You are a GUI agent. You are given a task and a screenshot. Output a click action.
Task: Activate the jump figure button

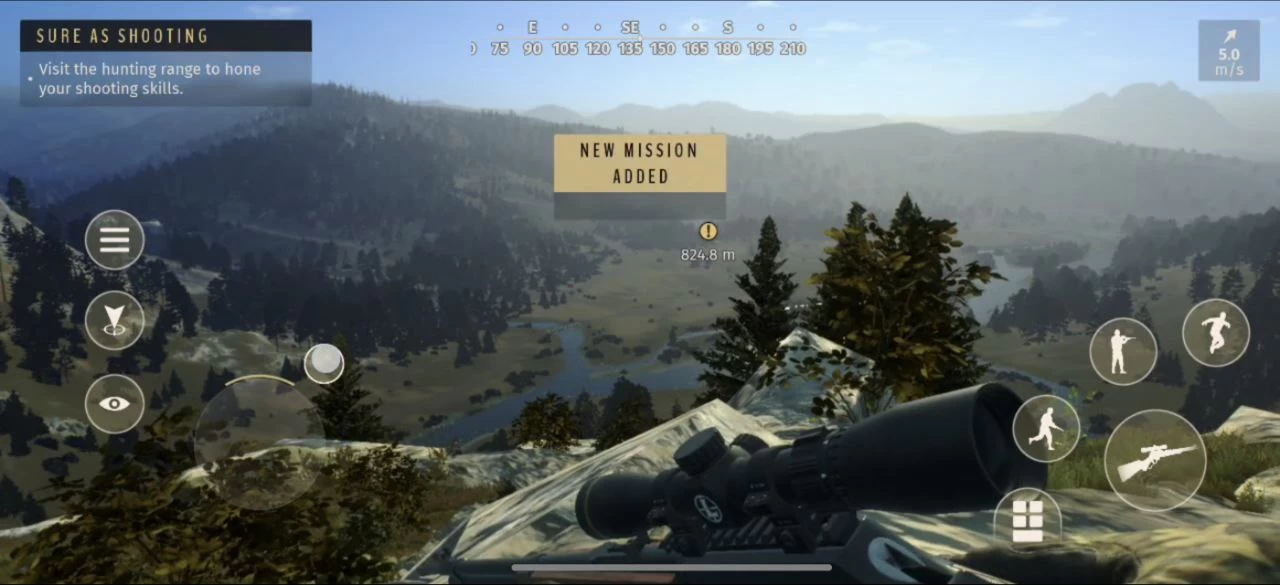coord(1216,333)
